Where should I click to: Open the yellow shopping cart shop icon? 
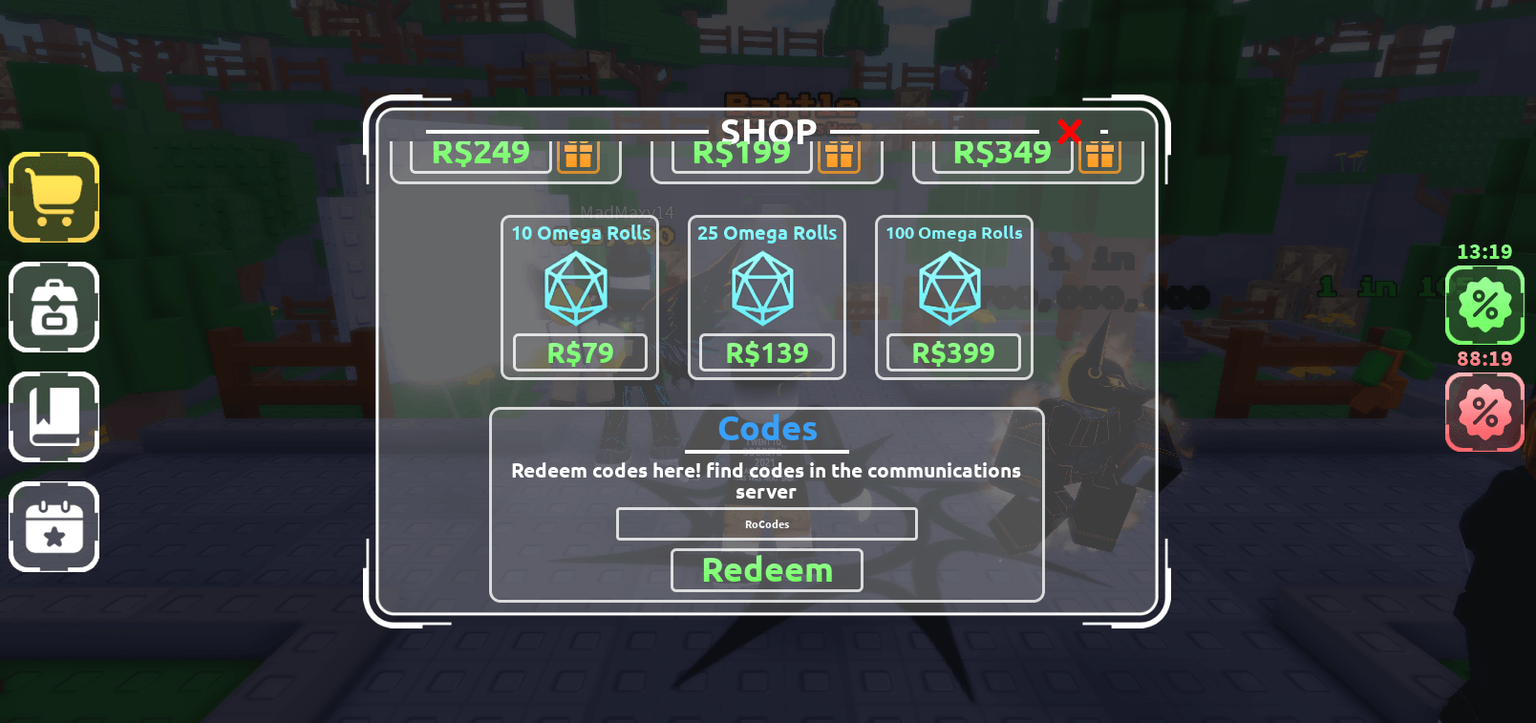tap(53, 197)
